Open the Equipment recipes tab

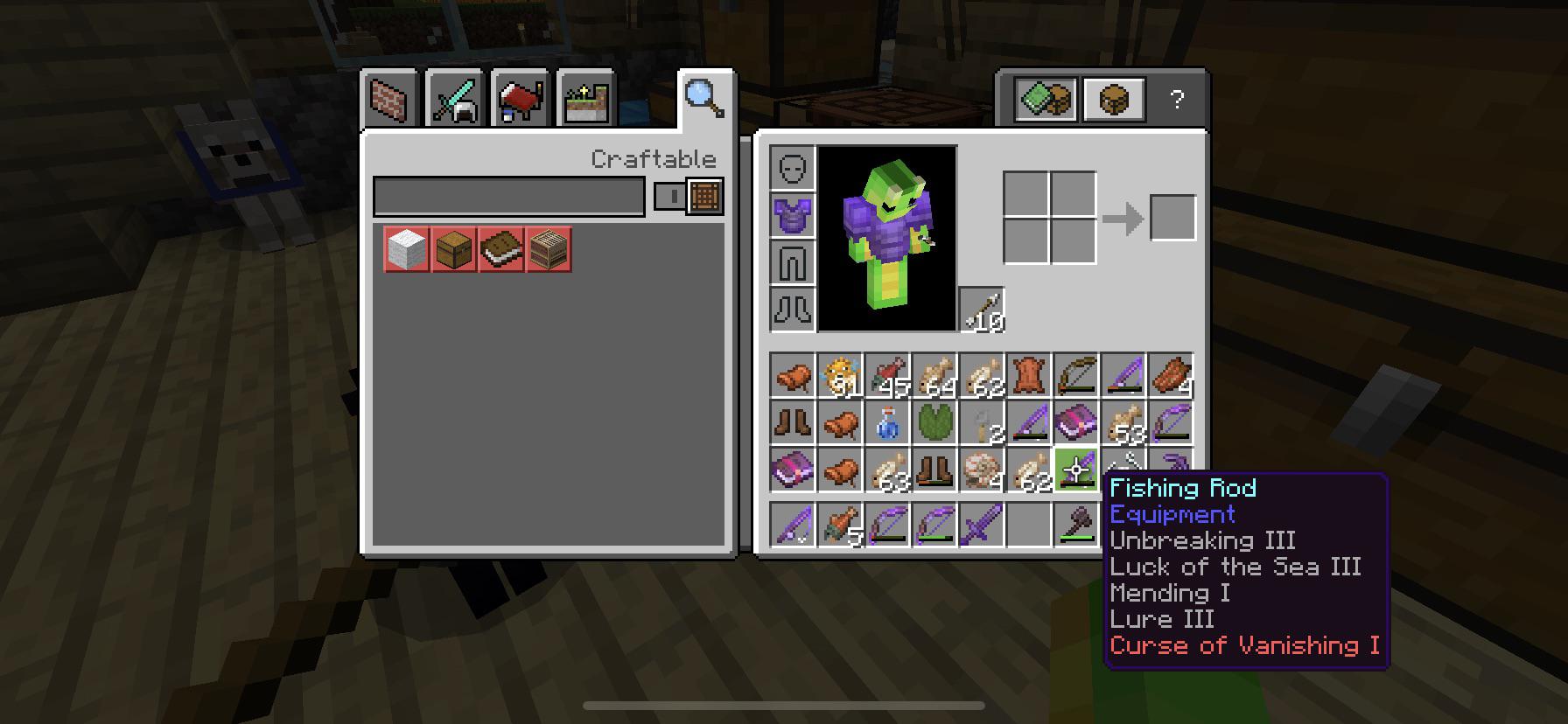pyautogui.click(x=452, y=96)
